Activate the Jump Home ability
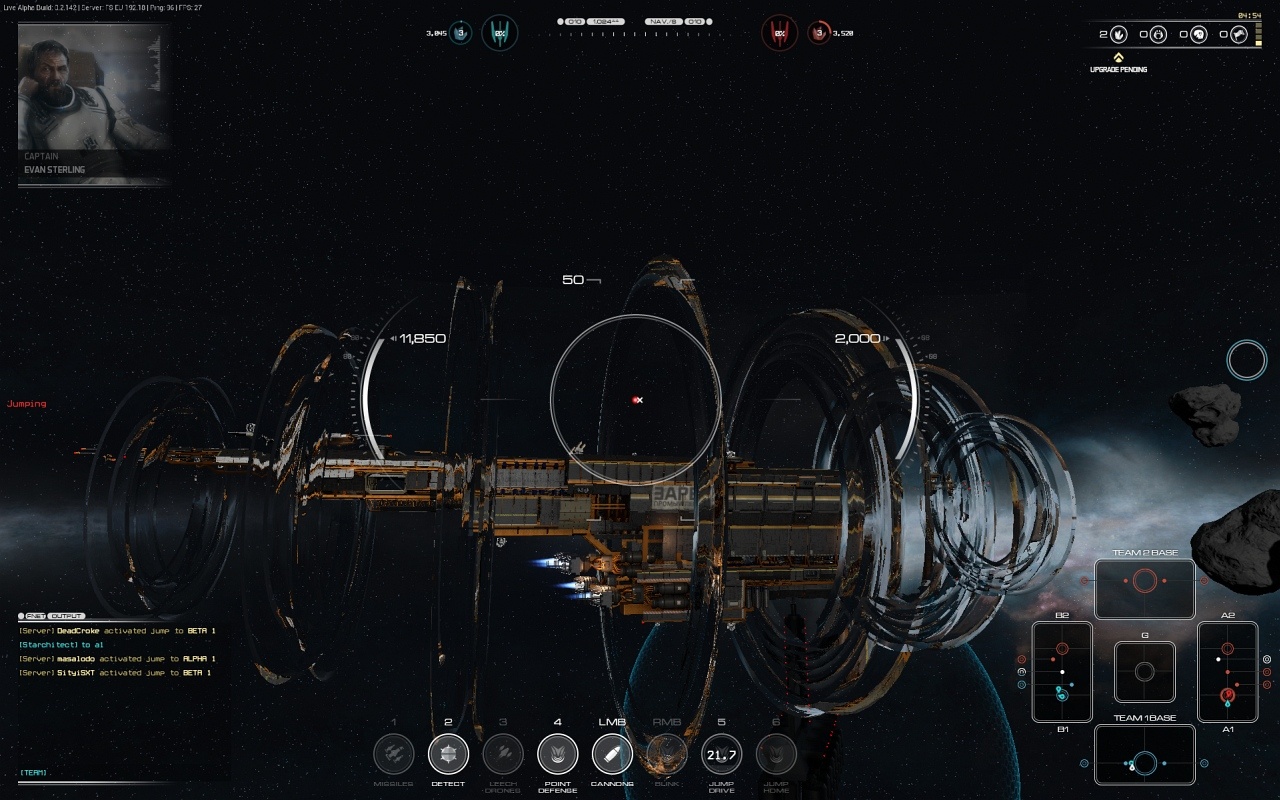 point(776,754)
